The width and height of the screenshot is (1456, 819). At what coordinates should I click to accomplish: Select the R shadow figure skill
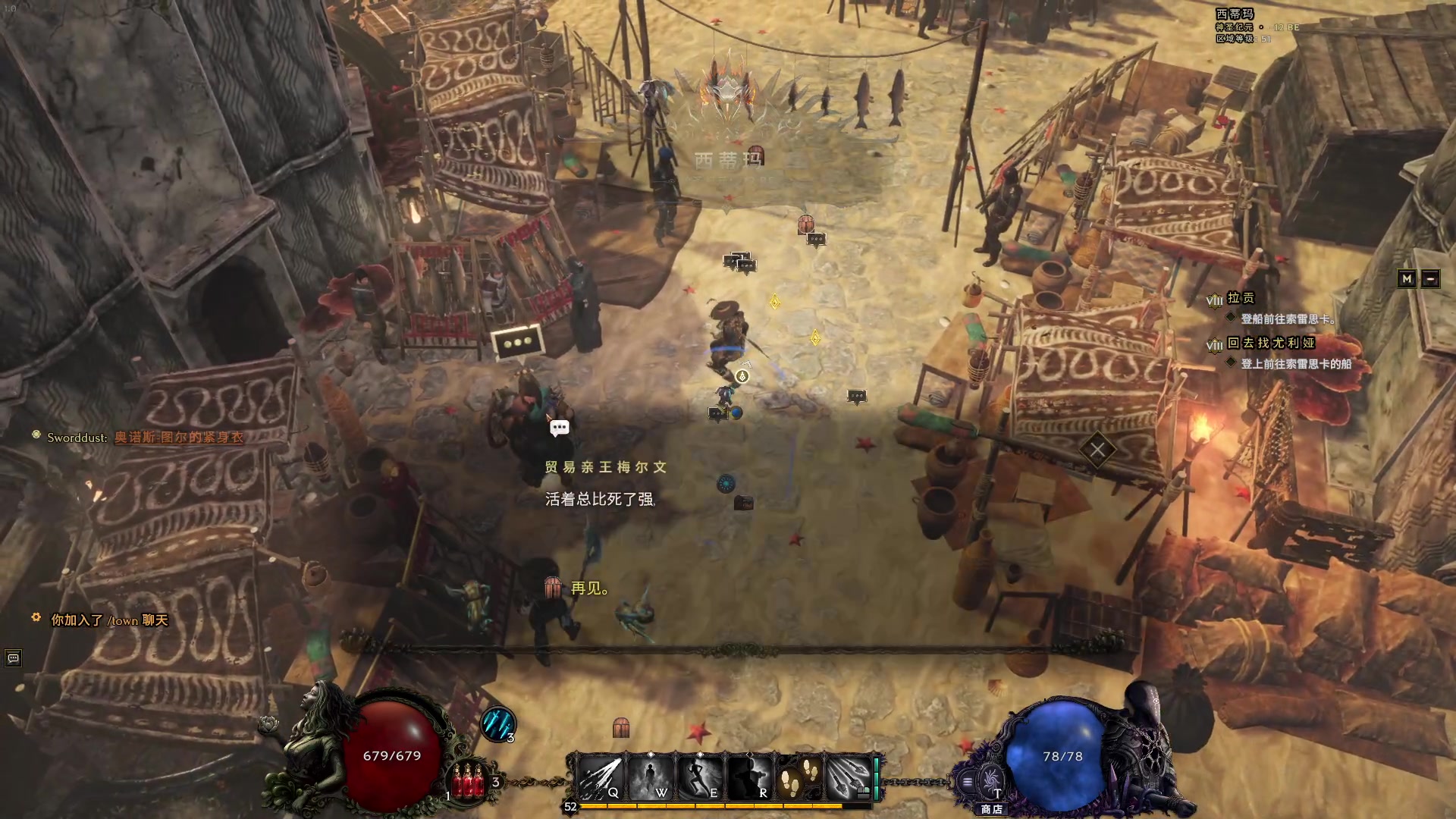tap(750, 778)
